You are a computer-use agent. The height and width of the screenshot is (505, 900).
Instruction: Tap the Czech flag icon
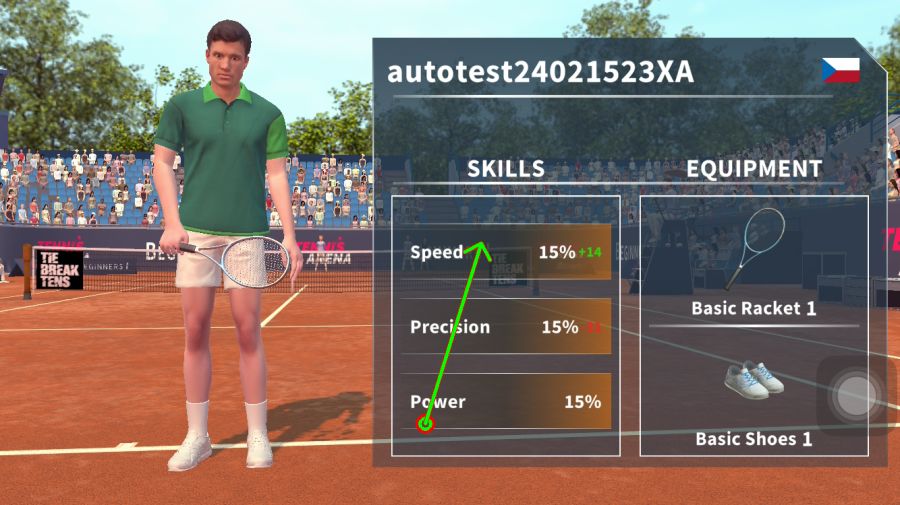tap(840, 70)
